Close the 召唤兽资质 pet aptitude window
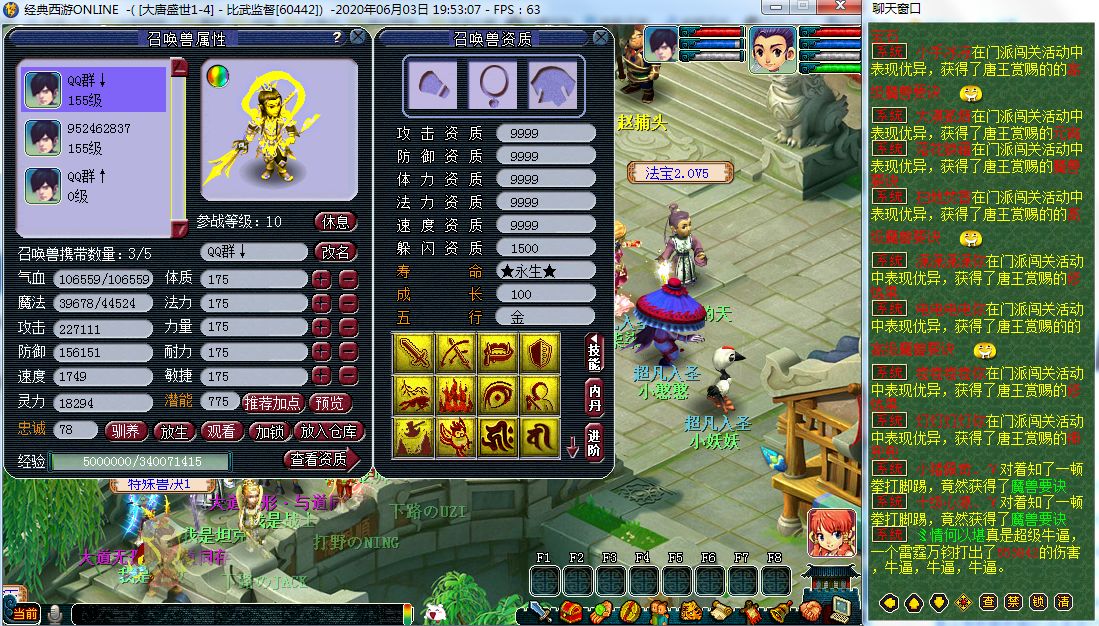 pyautogui.click(x=600, y=38)
